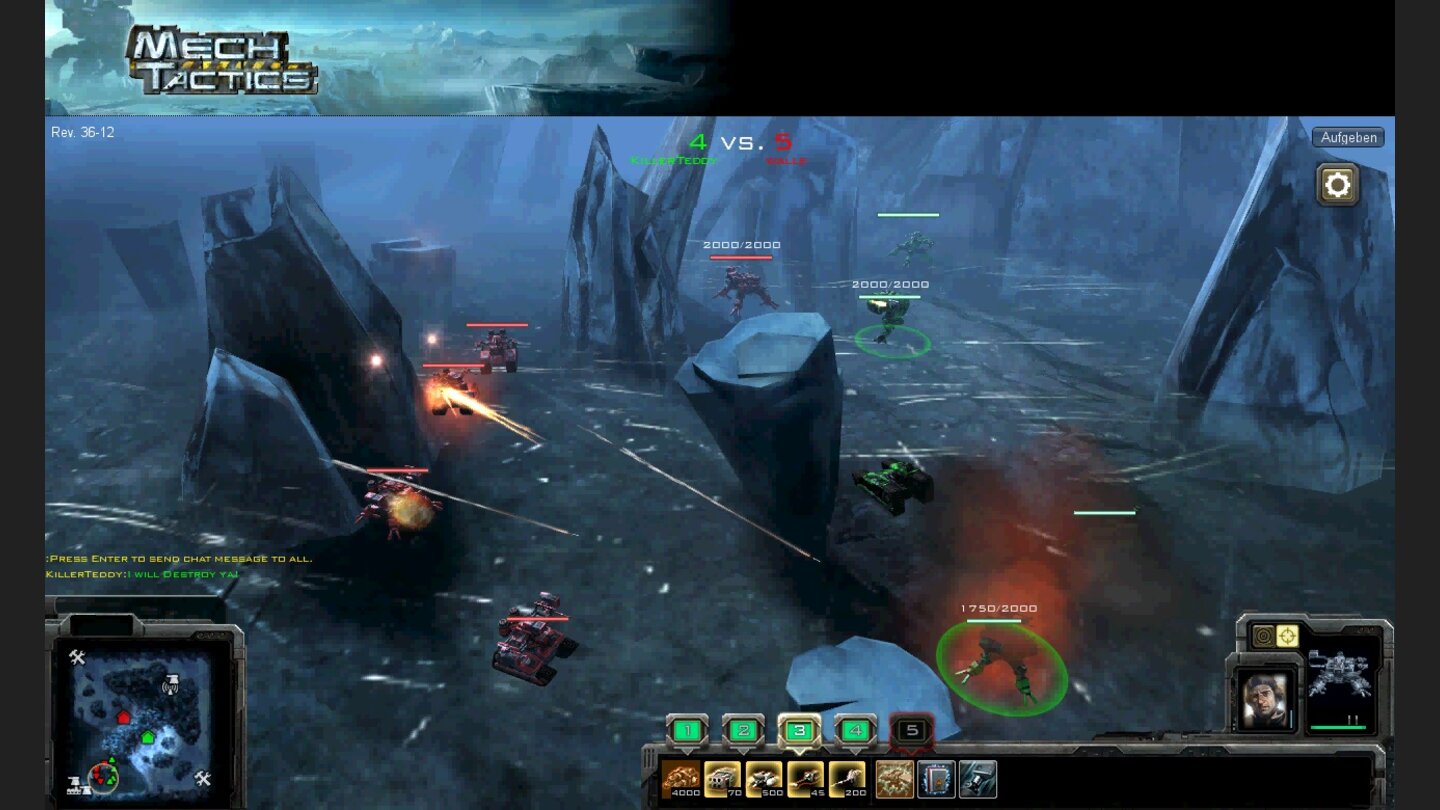This screenshot has height=810, width=1440.
Task: Click the missile weapon icon showing 45
Action: 807,777
